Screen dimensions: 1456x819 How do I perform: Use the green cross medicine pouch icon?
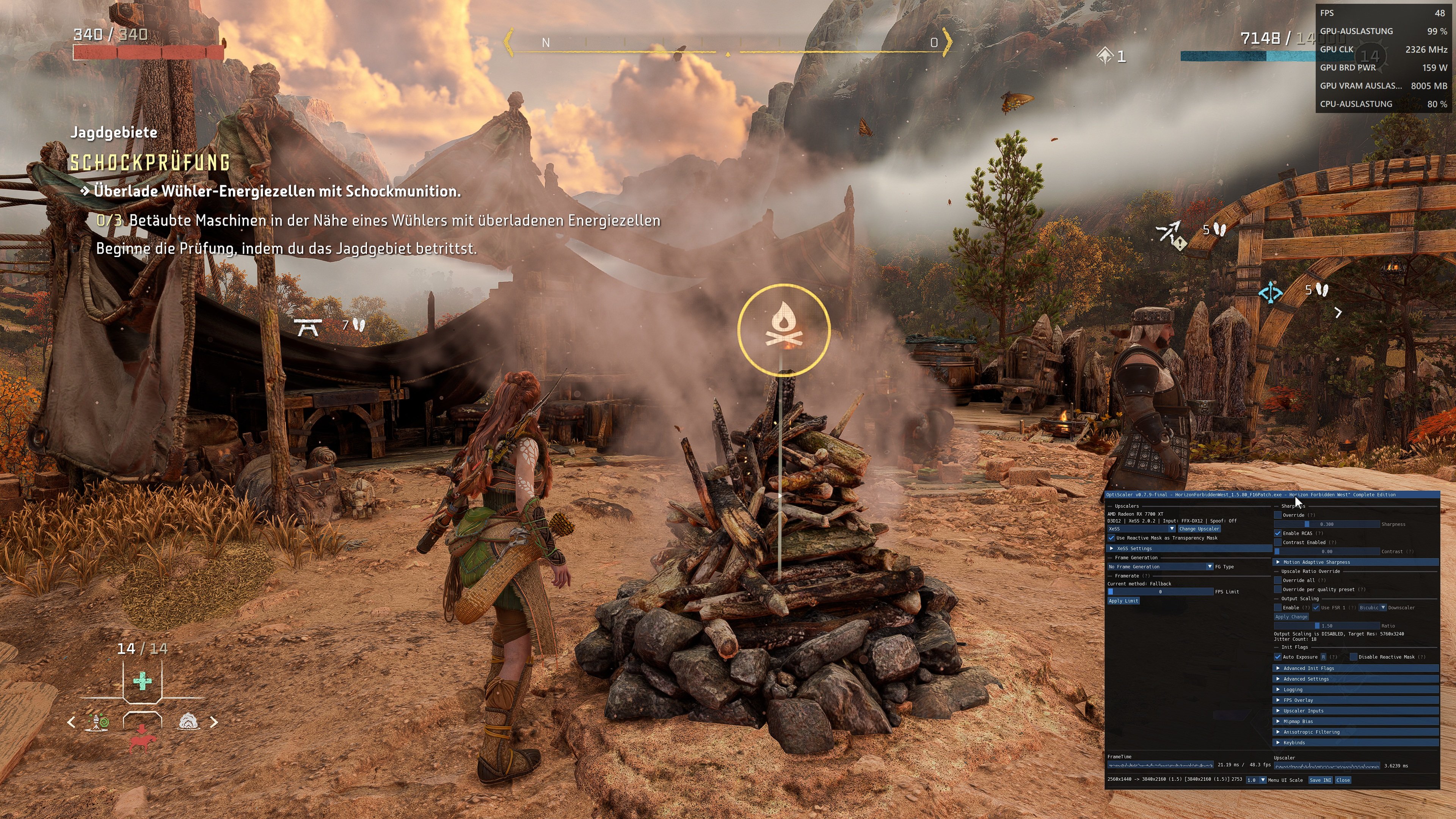[142, 681]
